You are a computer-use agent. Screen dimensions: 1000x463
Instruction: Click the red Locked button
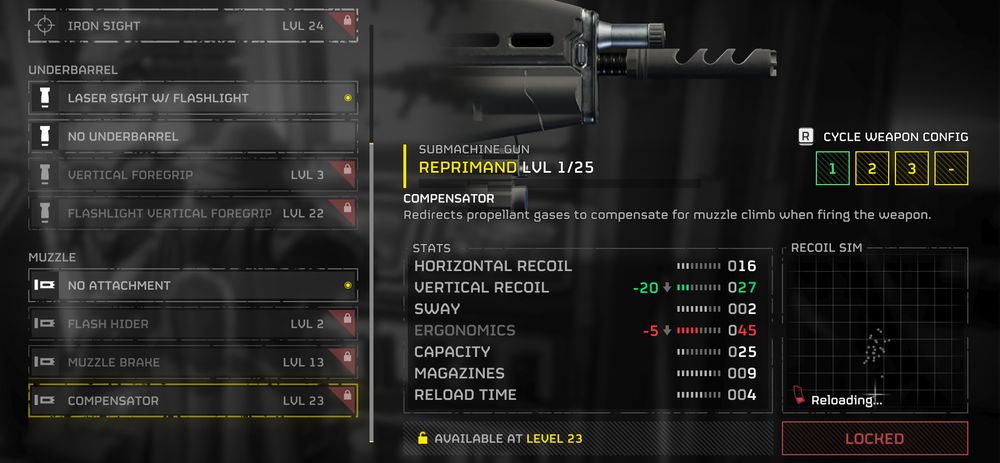click(875, 438)
